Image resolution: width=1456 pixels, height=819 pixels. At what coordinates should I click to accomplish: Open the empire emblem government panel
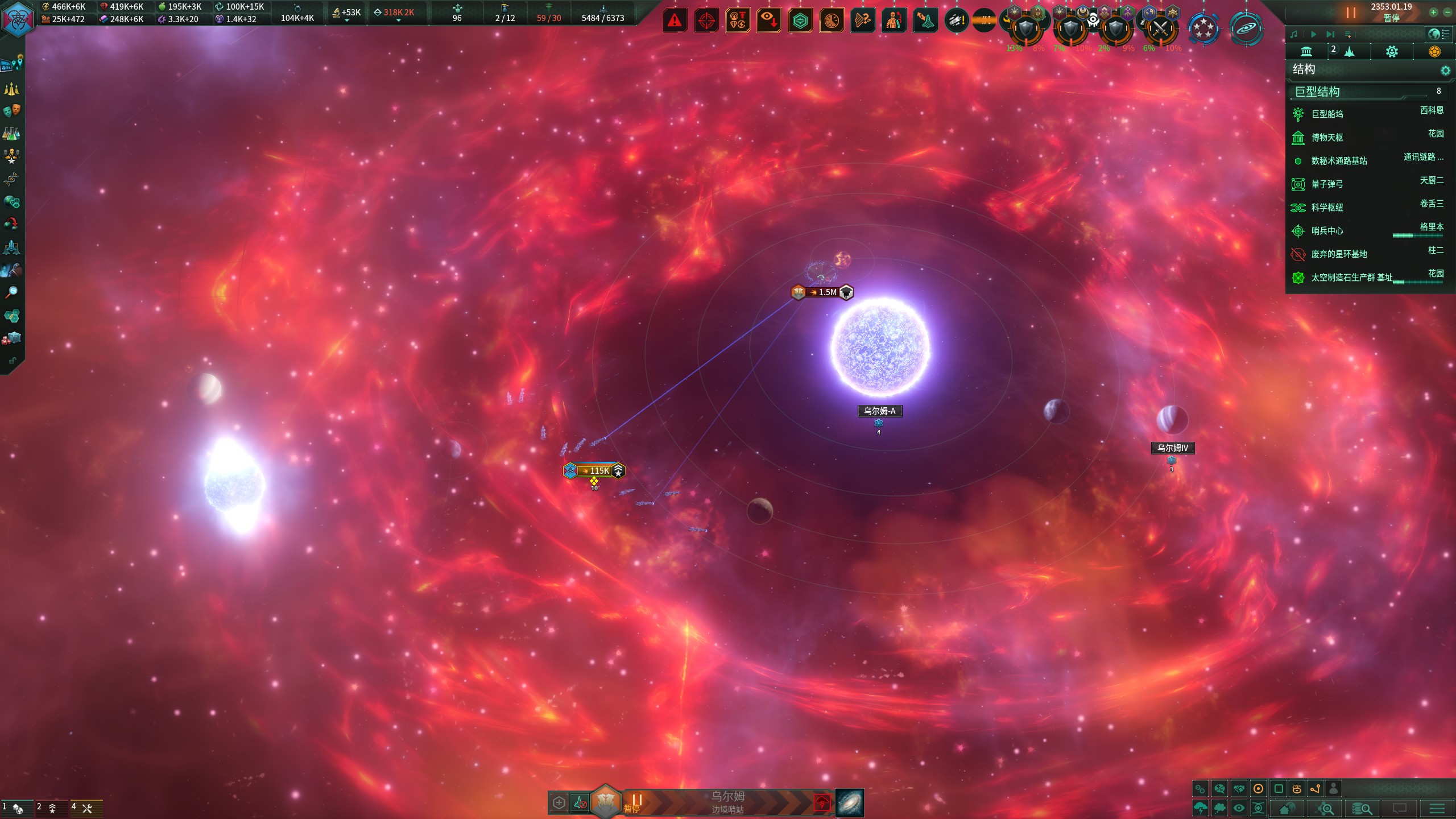(18, 18)
